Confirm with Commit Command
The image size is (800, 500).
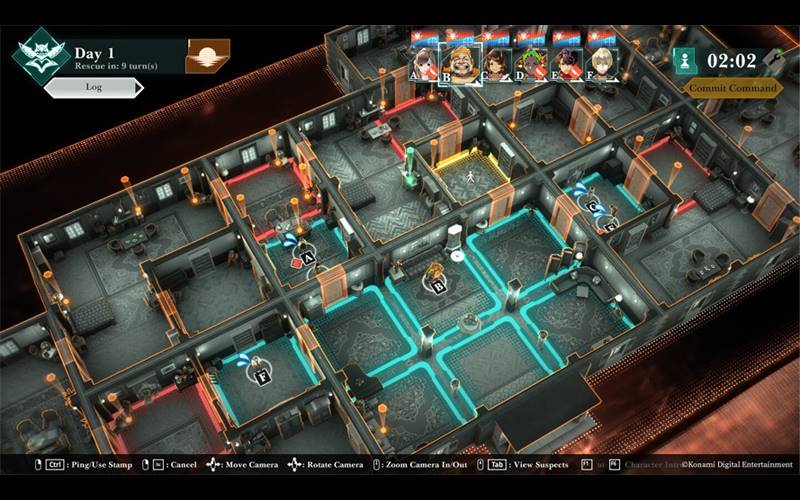coord(733,88)
